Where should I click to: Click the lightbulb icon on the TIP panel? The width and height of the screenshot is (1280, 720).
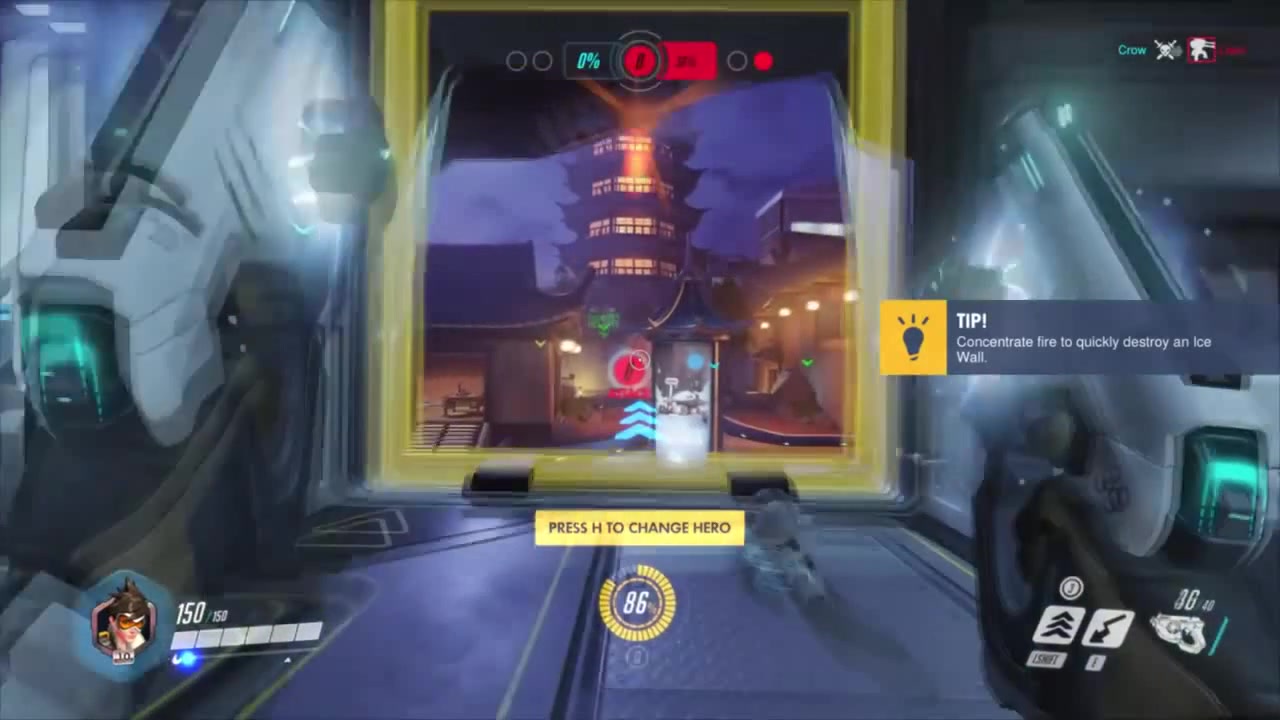coord(913,338)
